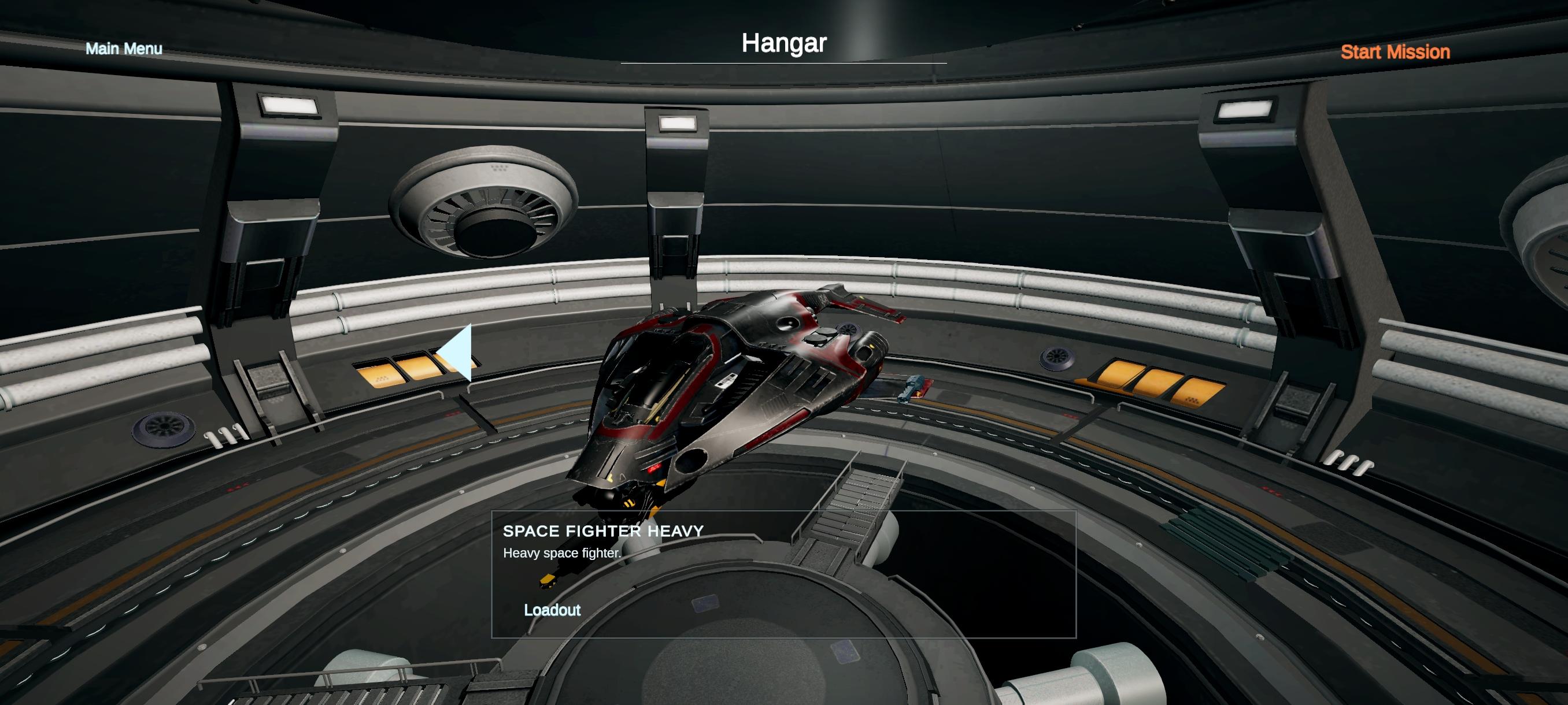Click Start Mission

[1395, 53]
